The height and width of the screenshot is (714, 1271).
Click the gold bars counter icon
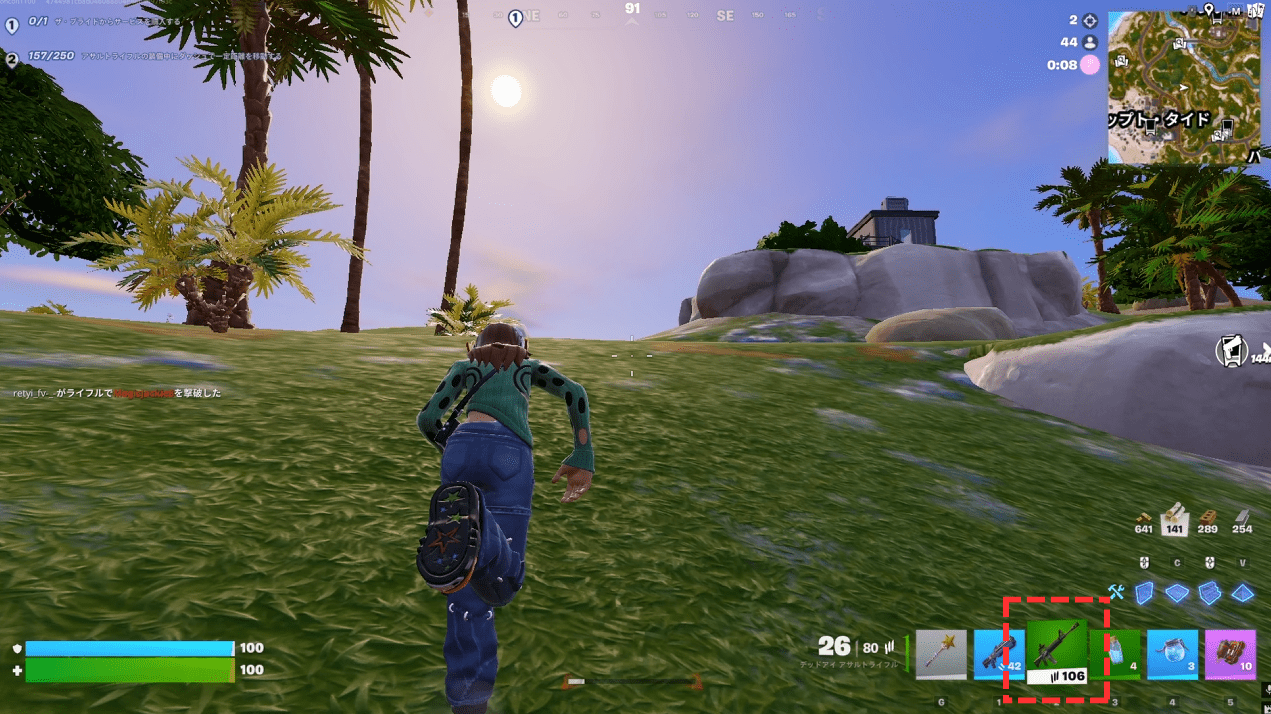click(1144, 516)
